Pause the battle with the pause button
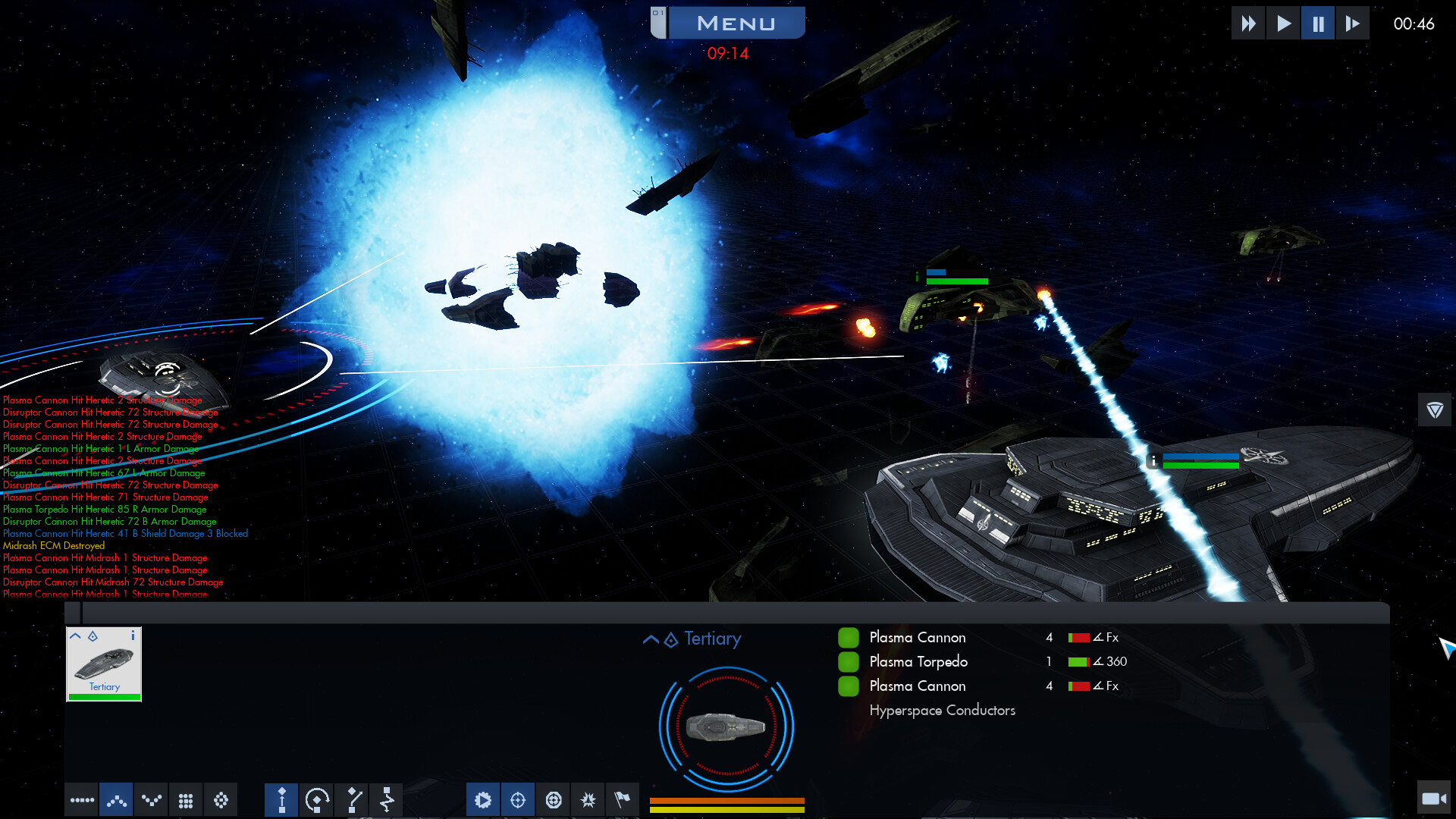The image size is (1456, 819). (1318, 22)
